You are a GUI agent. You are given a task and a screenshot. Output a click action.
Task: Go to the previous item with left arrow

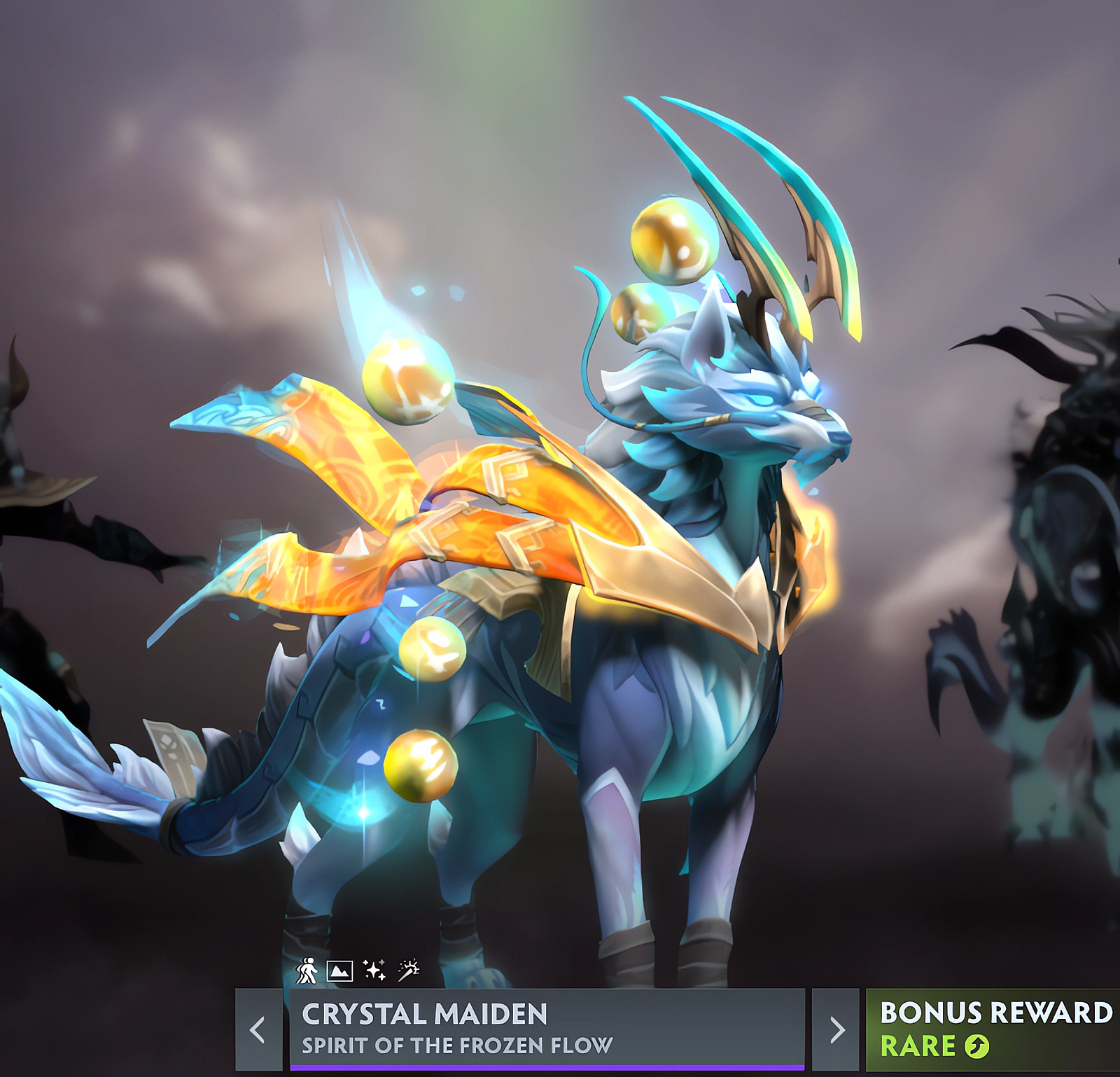[258, 1029]
